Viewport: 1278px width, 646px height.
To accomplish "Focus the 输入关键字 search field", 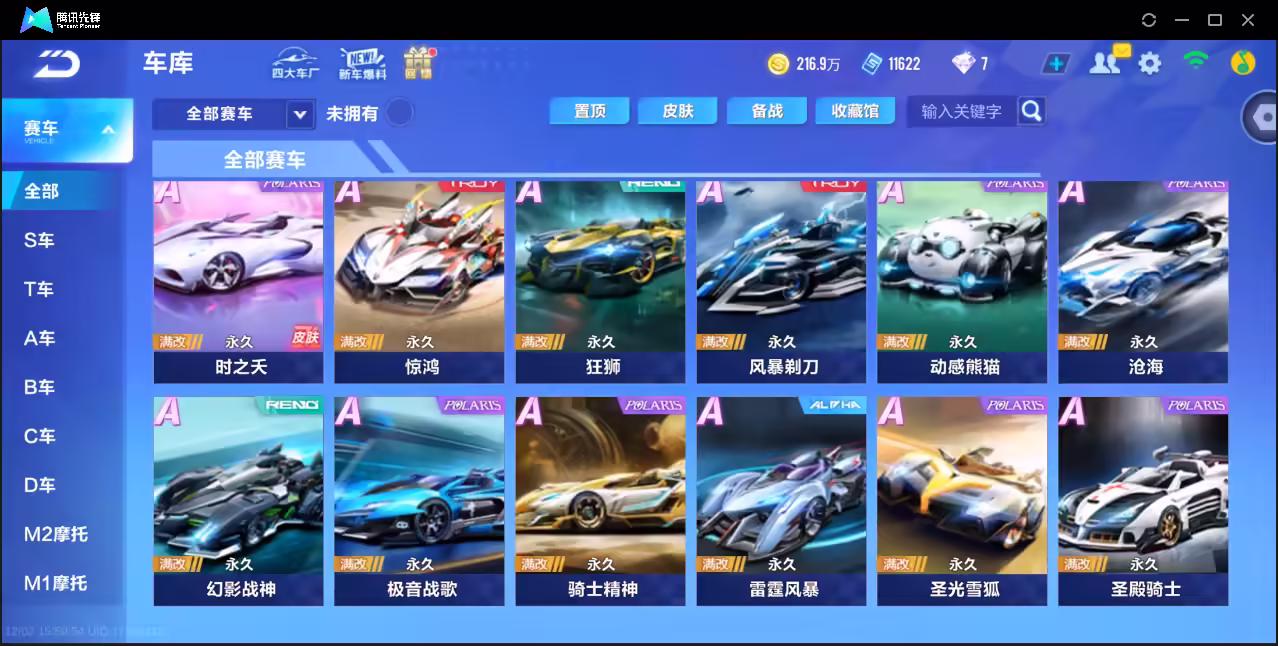I will tap(961, 111).
